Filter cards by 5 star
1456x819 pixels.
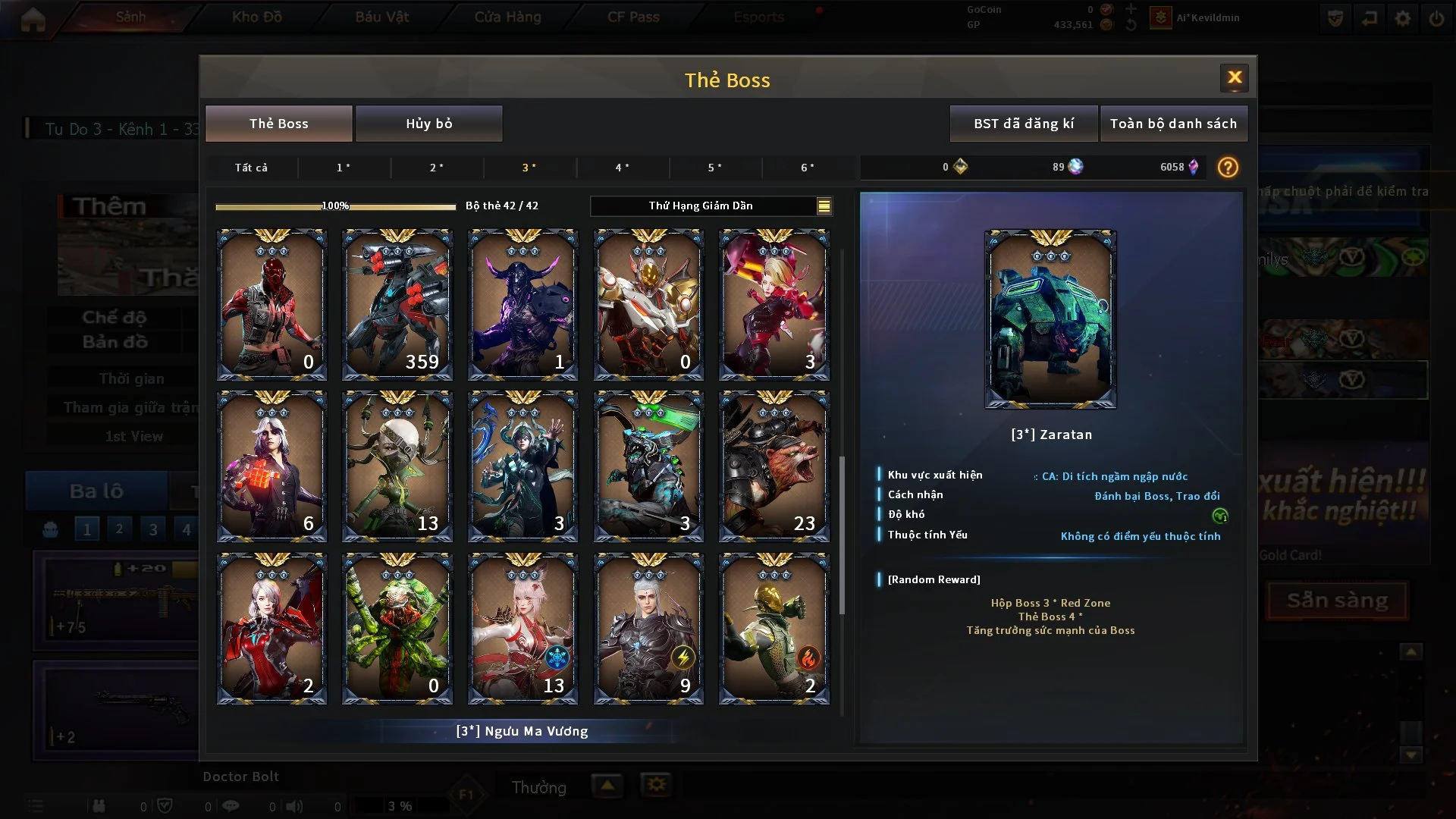coord(714,168)
